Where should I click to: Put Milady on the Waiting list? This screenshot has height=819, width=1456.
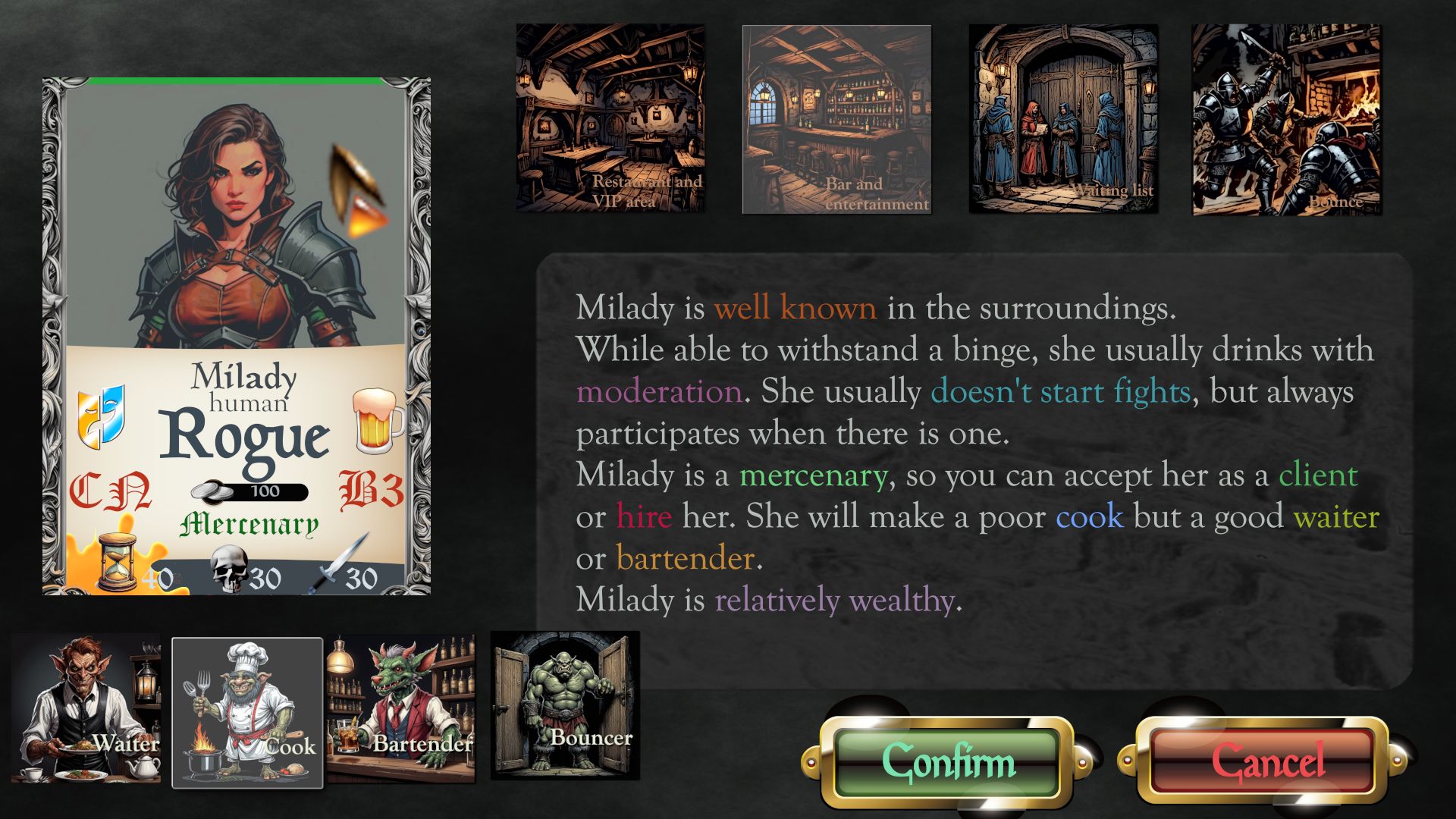[1063, 119]
